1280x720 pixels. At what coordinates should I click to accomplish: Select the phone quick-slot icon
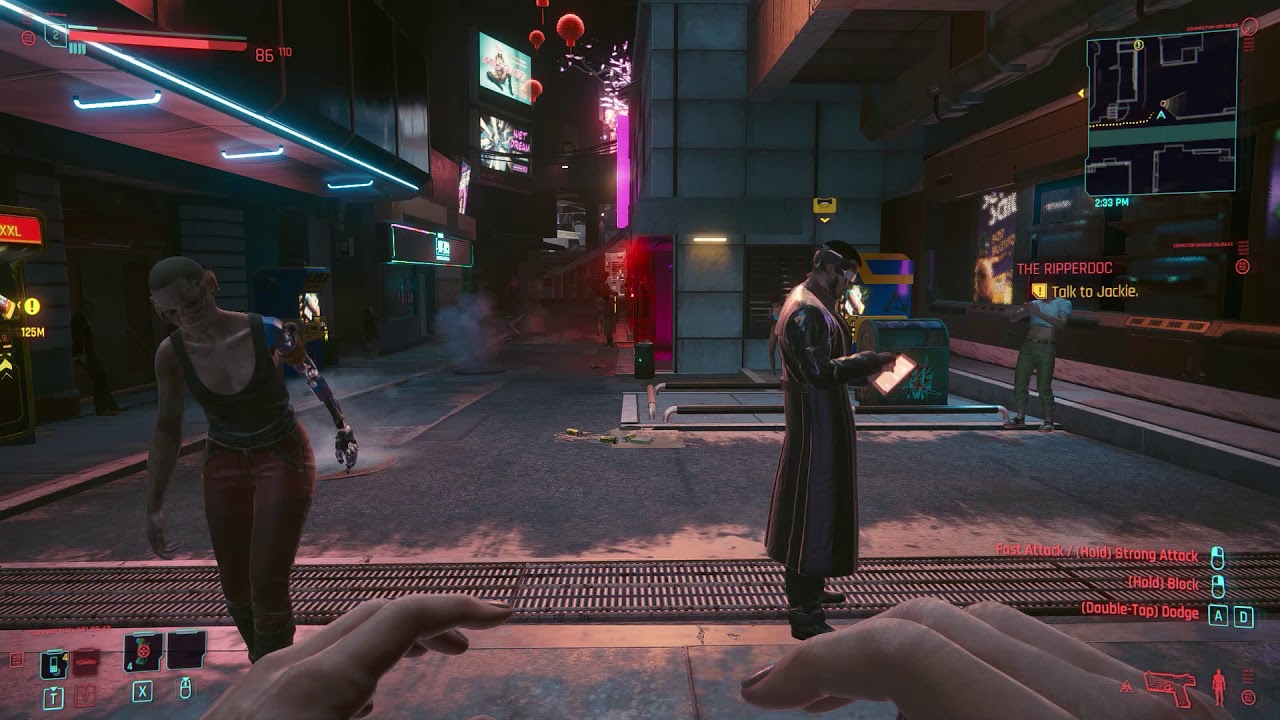[x=53, y=663]
